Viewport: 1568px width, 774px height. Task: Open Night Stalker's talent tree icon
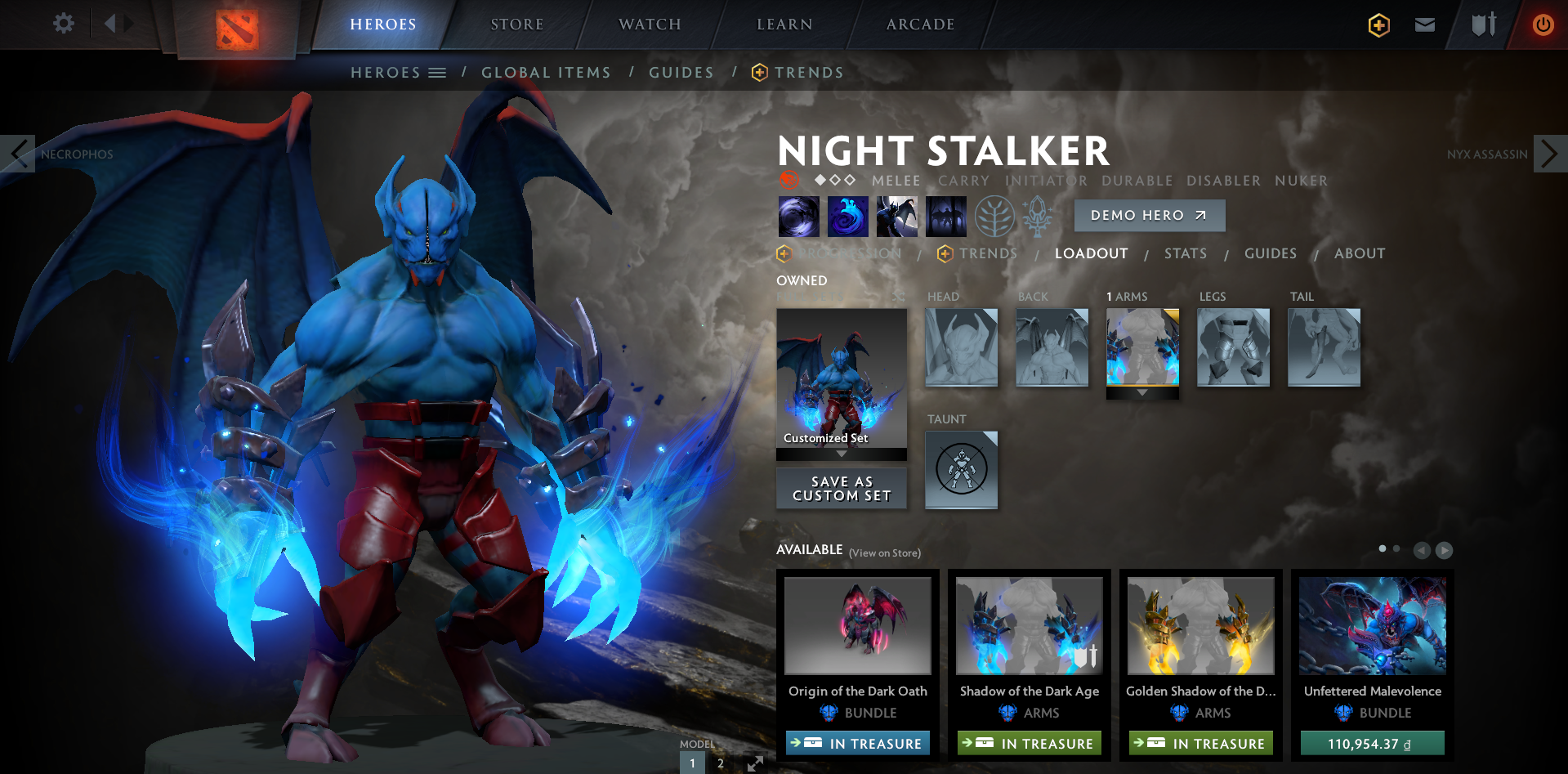[994, 216]
